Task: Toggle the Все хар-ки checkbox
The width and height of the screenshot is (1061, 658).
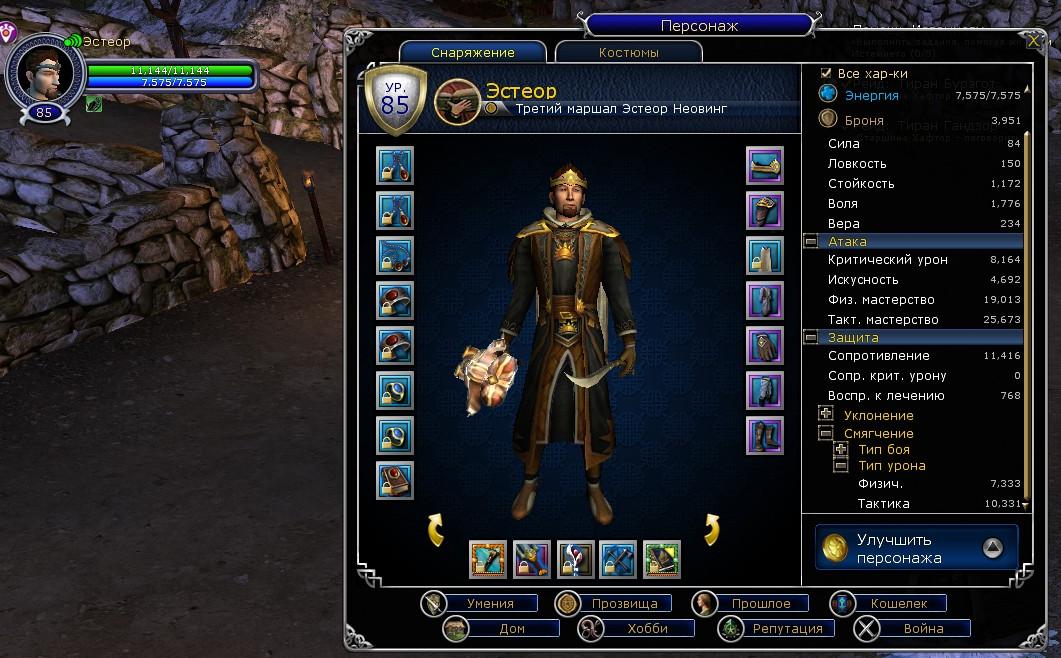Action: tap(826, 73)
